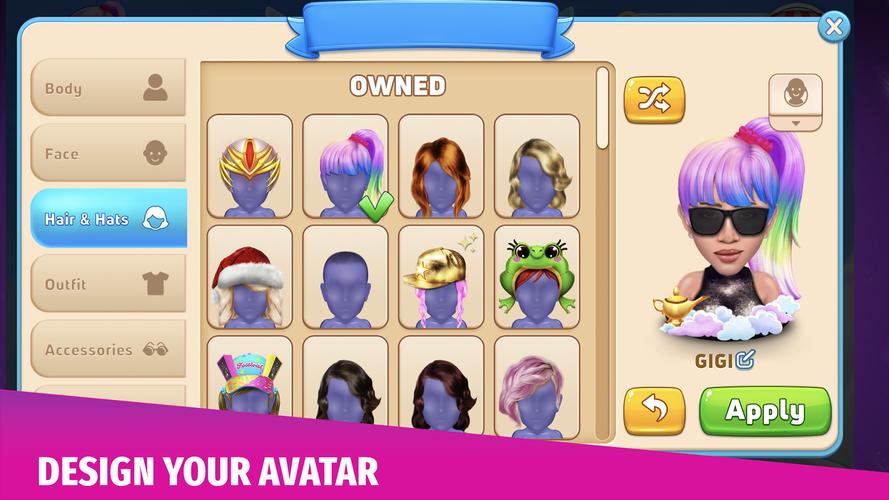Choose the blonde wavy hairstyle

point(537,166)
